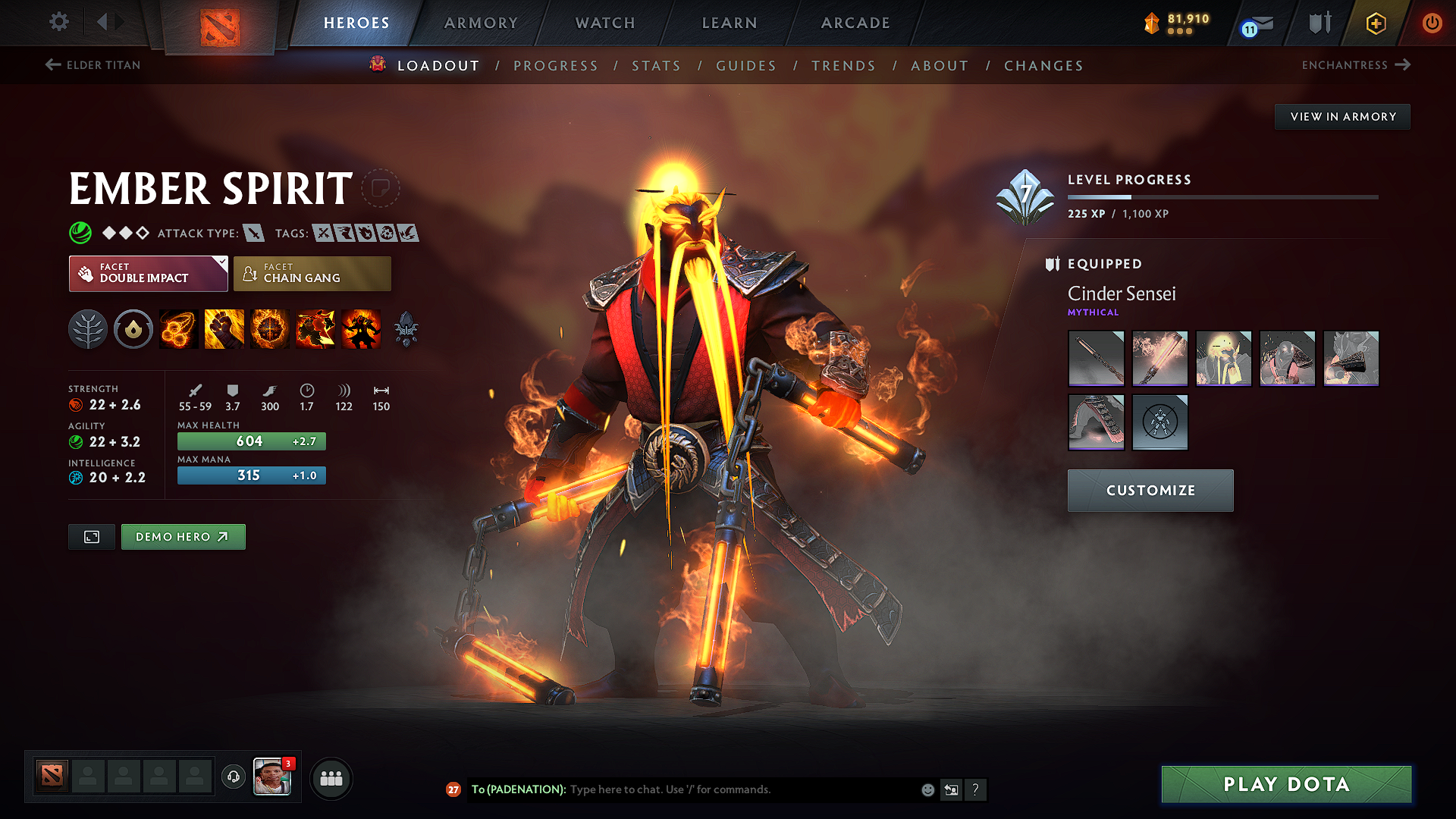Open the Dota Plus icon
The height and width of the screenshot is (819, 1456).
click(1375, 24)
